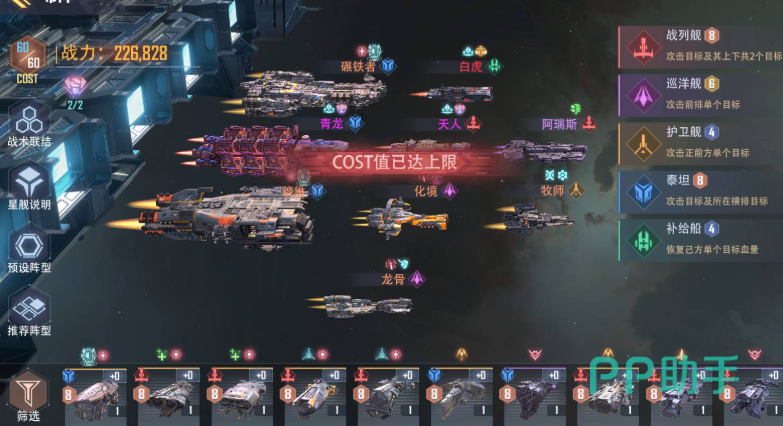Pick the 牧师 ship in the formation

coord(537,216)
